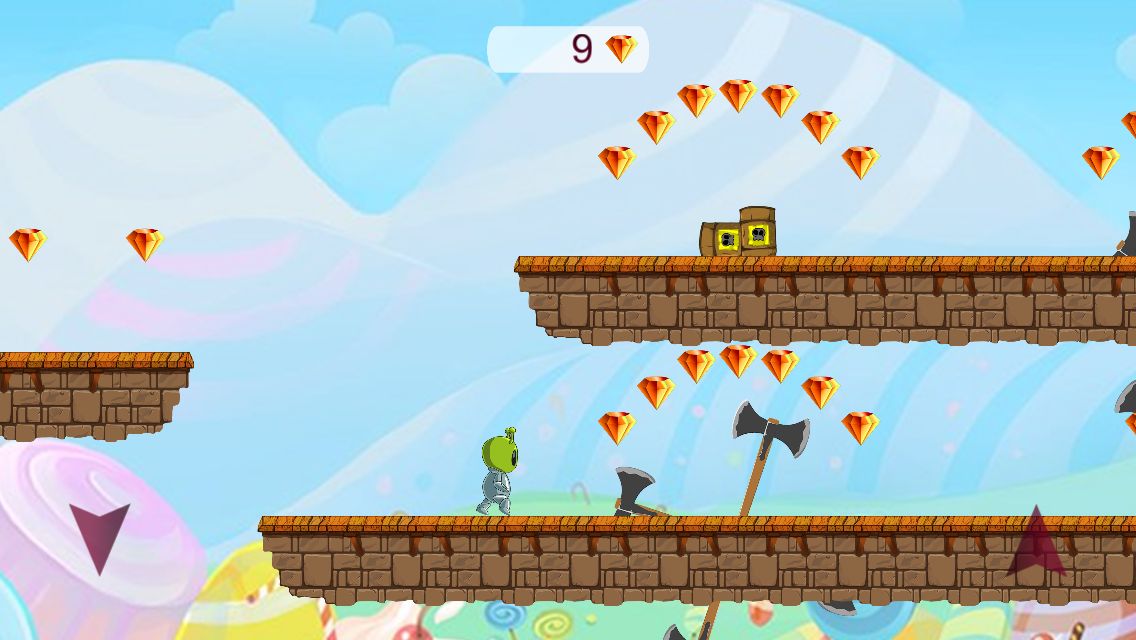Tap the downward arrow slide button
Screen dimensions: 1136x640
point(99,535)
